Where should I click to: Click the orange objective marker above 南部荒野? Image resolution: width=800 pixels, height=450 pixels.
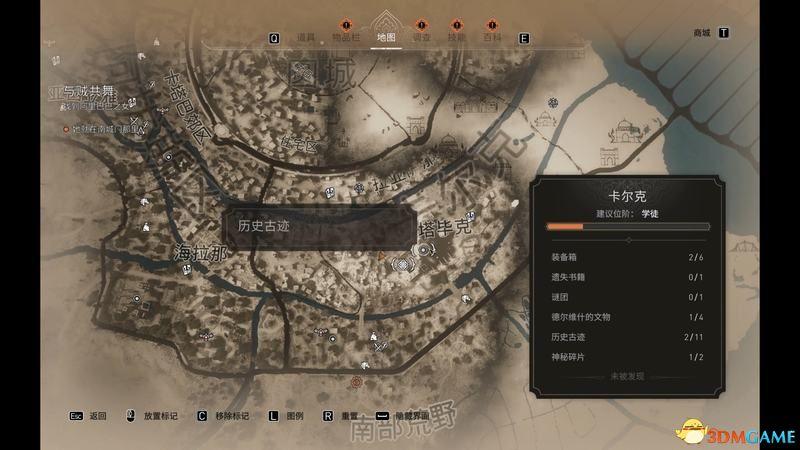[358, 381]
